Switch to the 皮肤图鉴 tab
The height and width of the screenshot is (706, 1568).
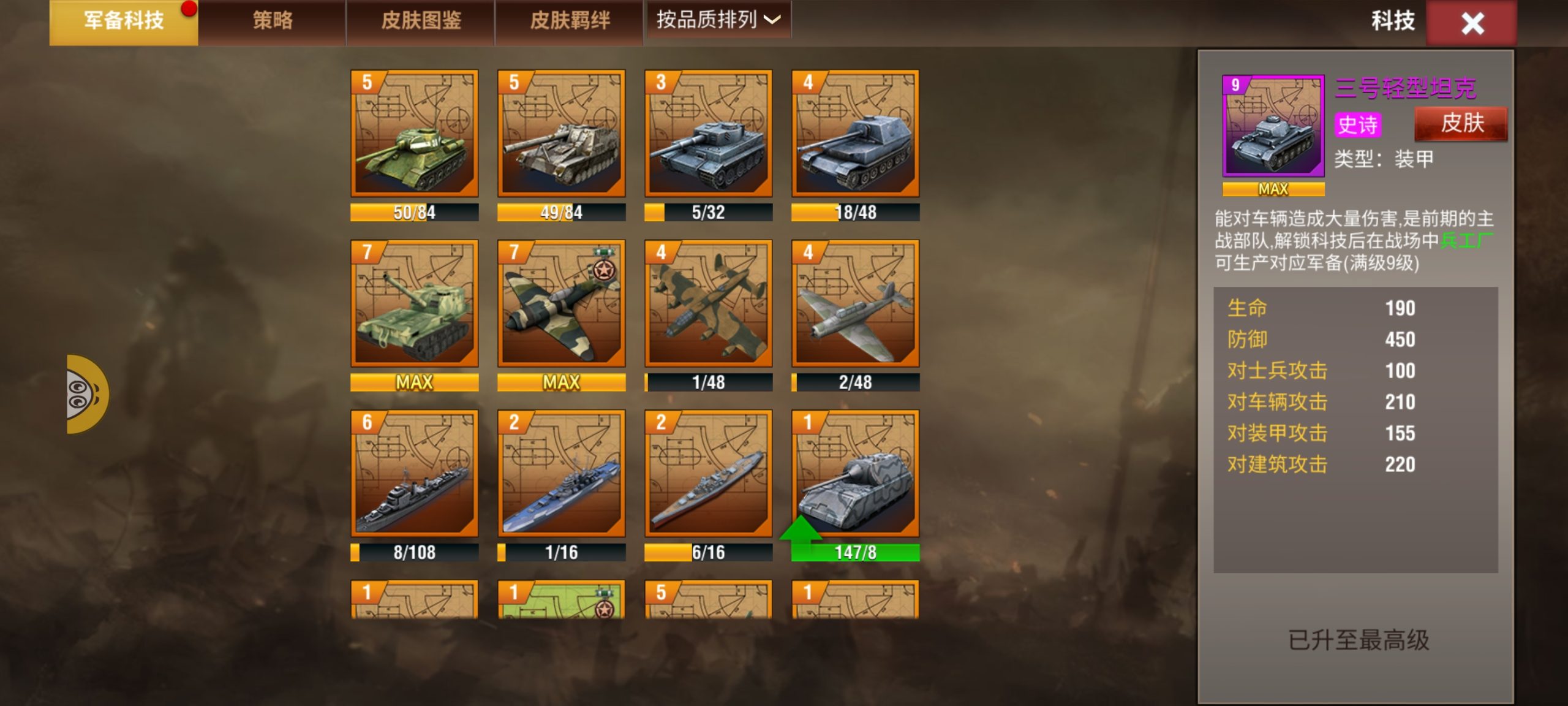(421, 21)
